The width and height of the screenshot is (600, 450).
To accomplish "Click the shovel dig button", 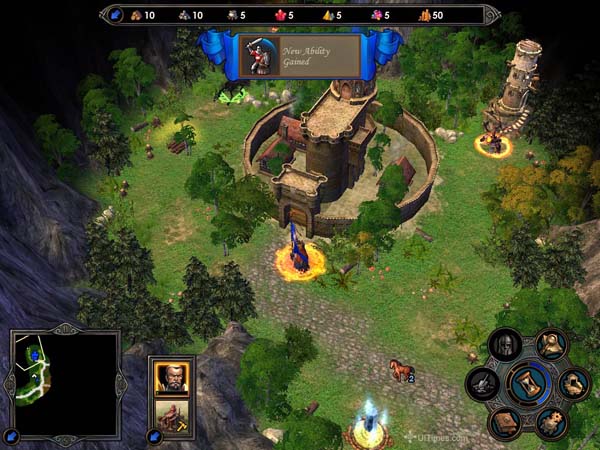I will (x=483, y=383).
